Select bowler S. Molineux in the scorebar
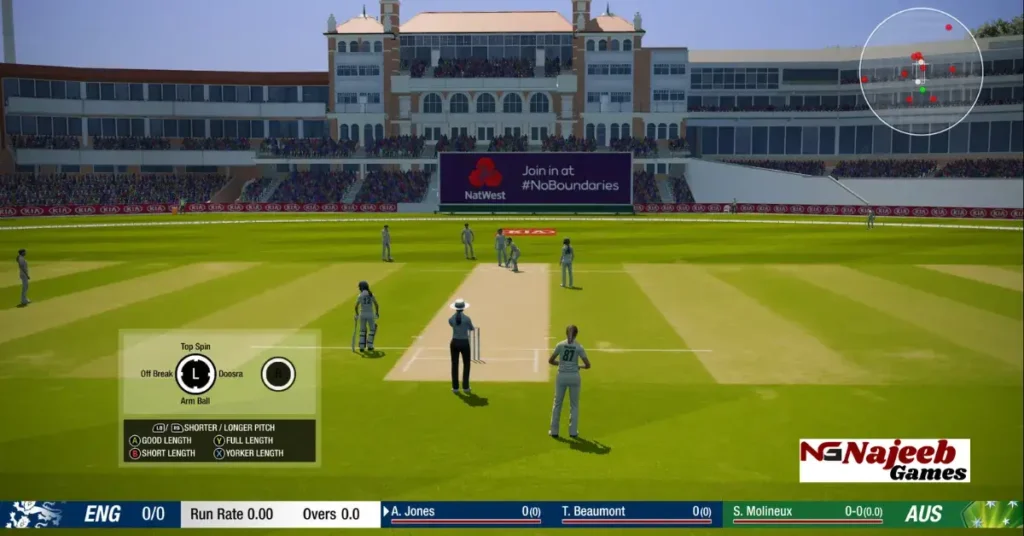Image resolution: width=1024 pixels, height=536 pixels. tap(762, 512)
